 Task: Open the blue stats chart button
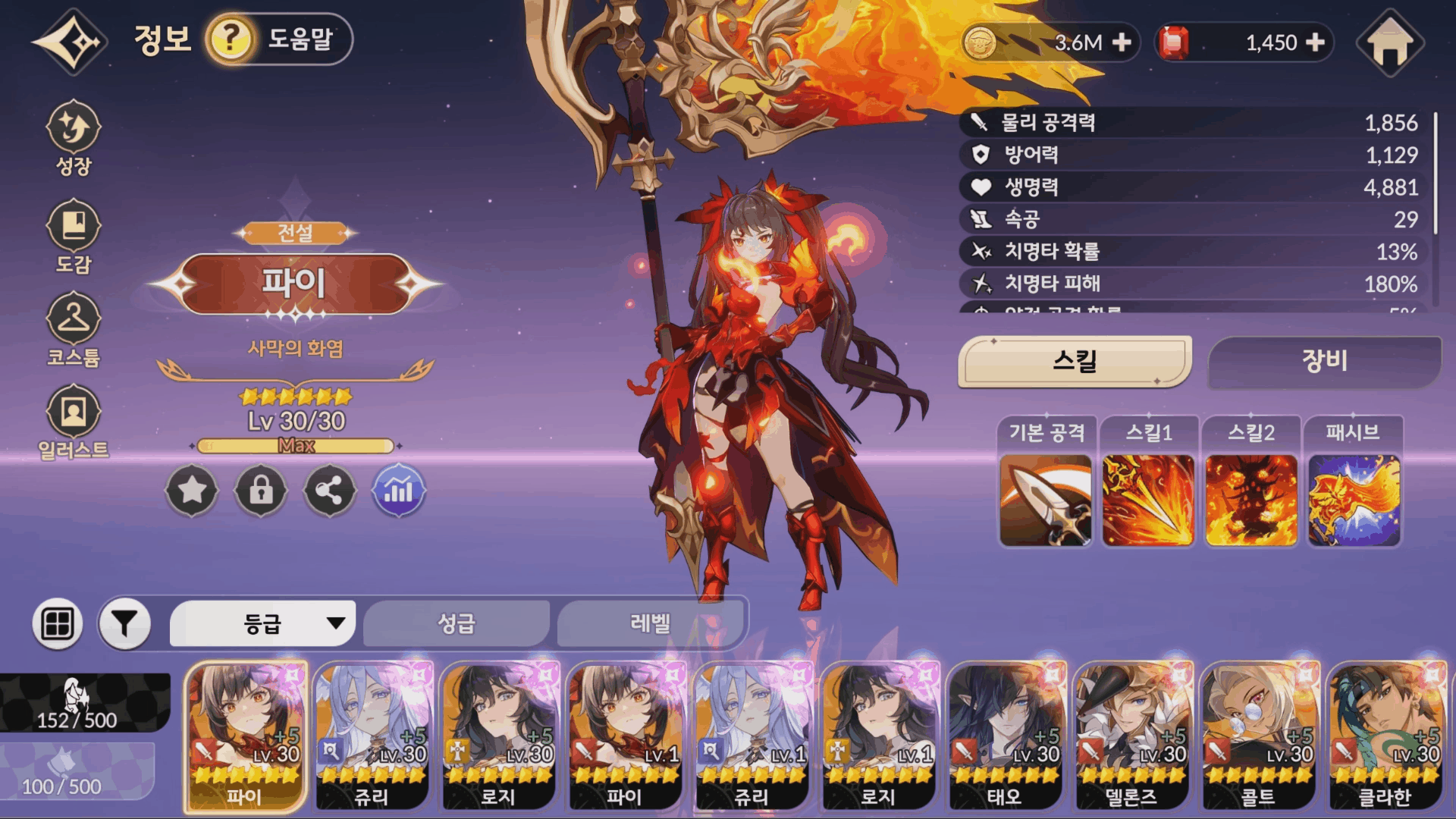[399, 491]
